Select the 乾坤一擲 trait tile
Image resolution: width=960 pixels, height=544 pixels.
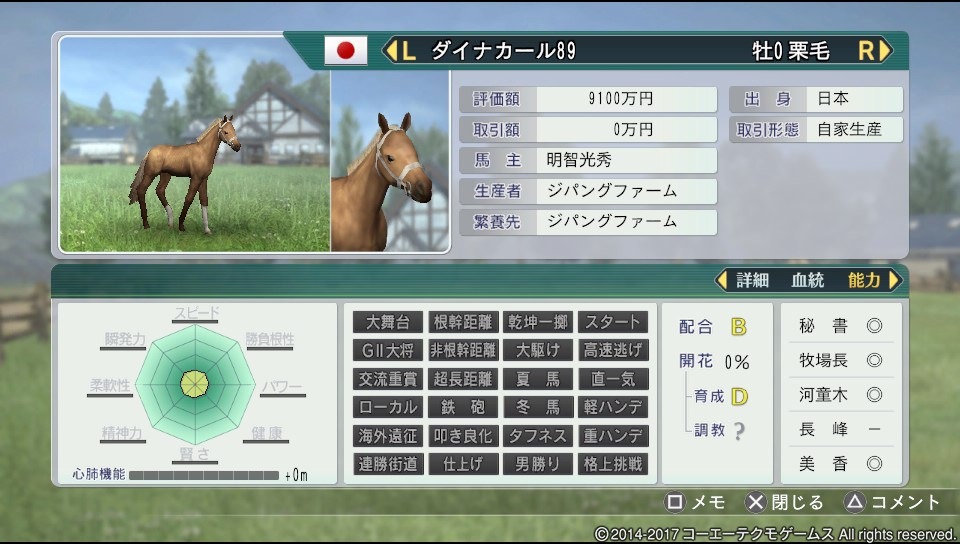(x=538, y=322)
